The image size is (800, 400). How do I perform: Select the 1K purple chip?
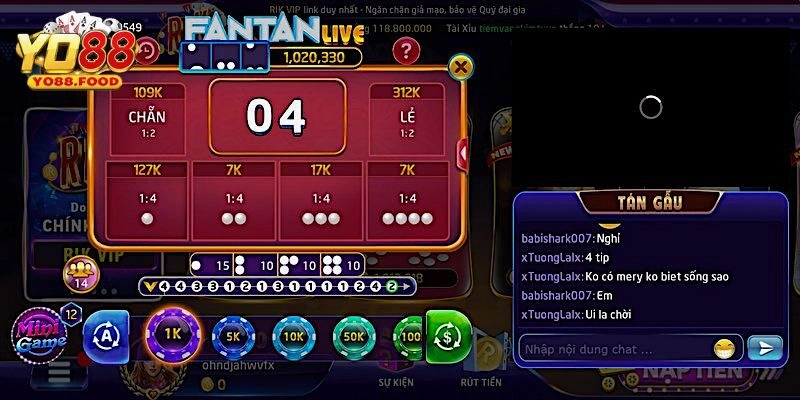175,335
